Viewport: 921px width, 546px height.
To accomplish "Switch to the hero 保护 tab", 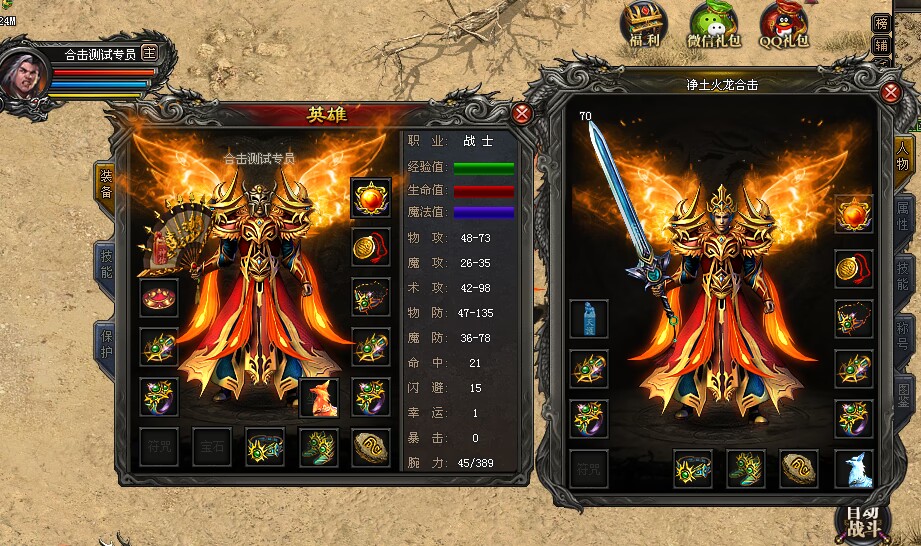I will pos(105,344).
